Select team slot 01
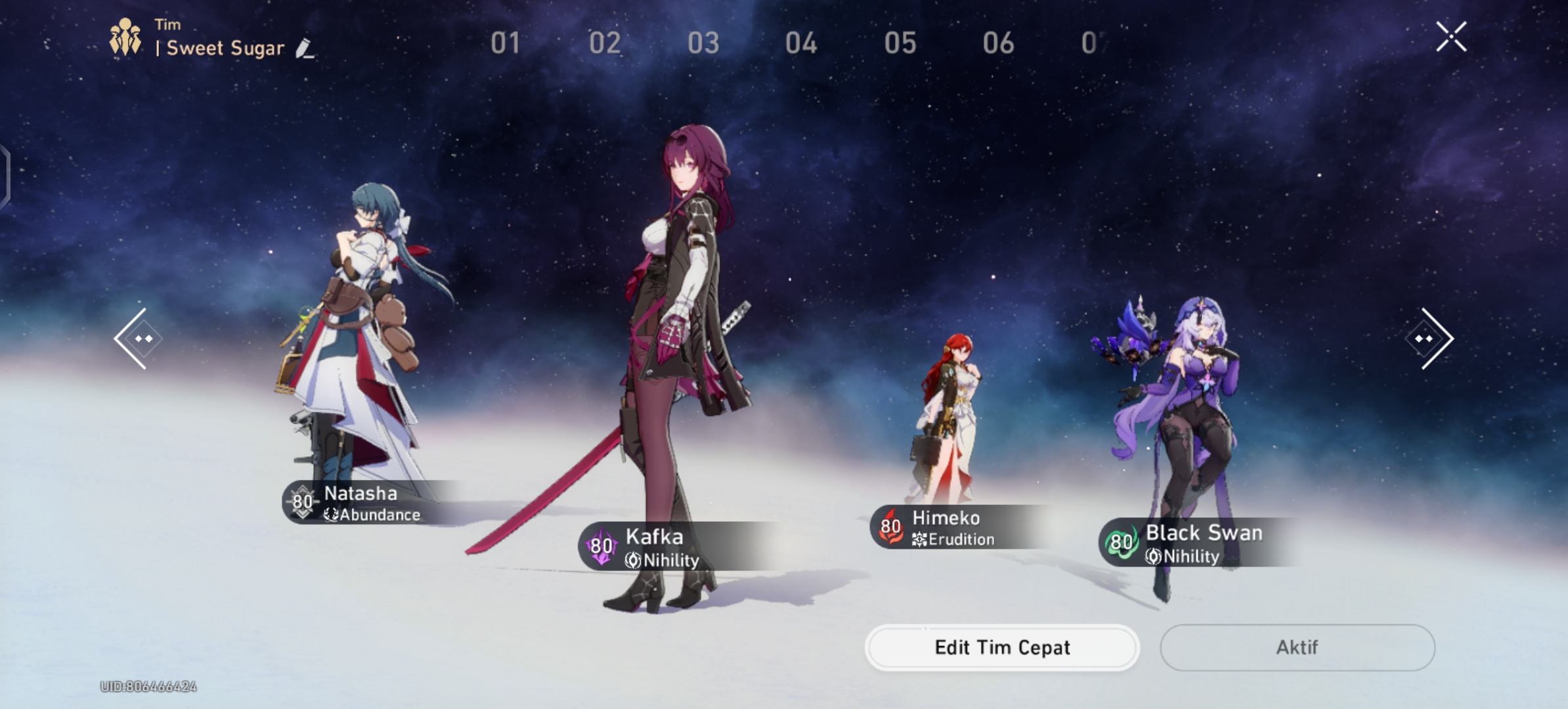 point(506,43)
